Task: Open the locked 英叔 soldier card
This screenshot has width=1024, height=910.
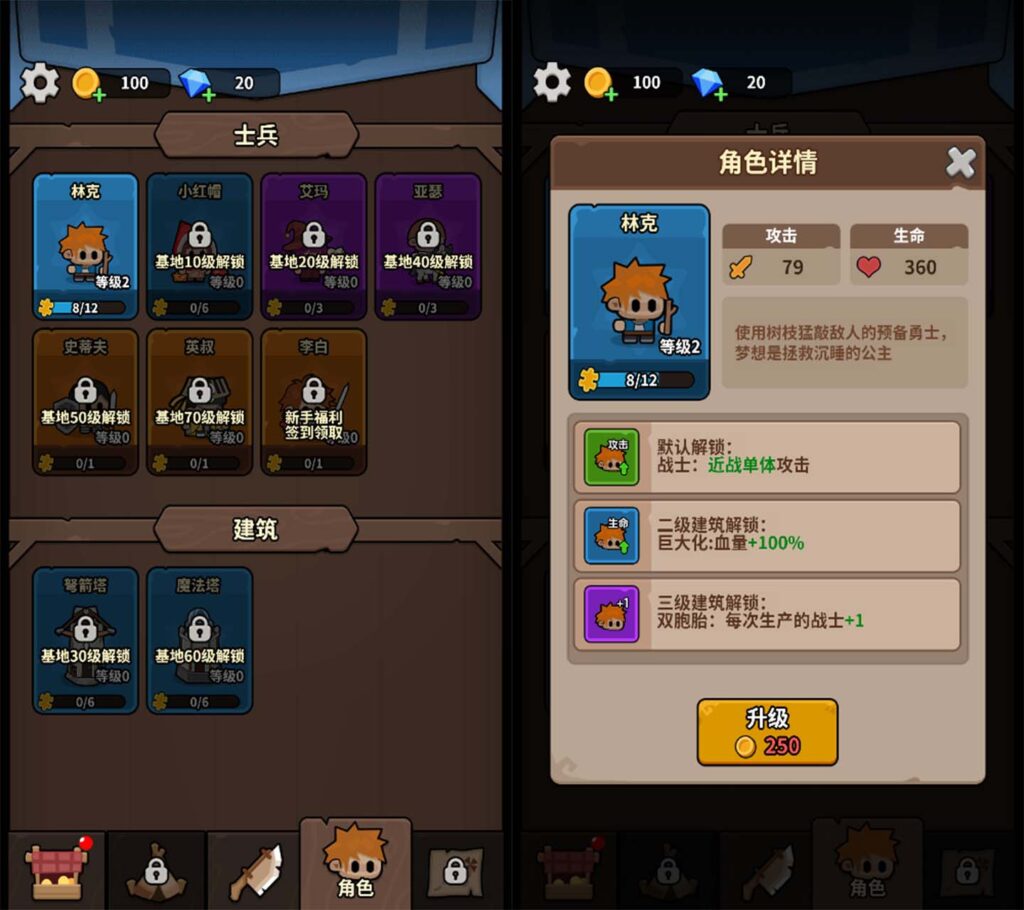Action: pyautogui.click(x=199, y=402)
